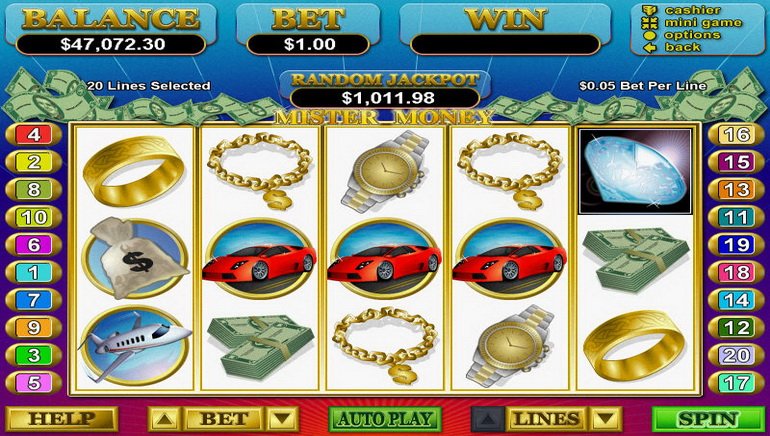Spin the reels with the SPIN button
The image size is (770, 436).
click(707, 419)
